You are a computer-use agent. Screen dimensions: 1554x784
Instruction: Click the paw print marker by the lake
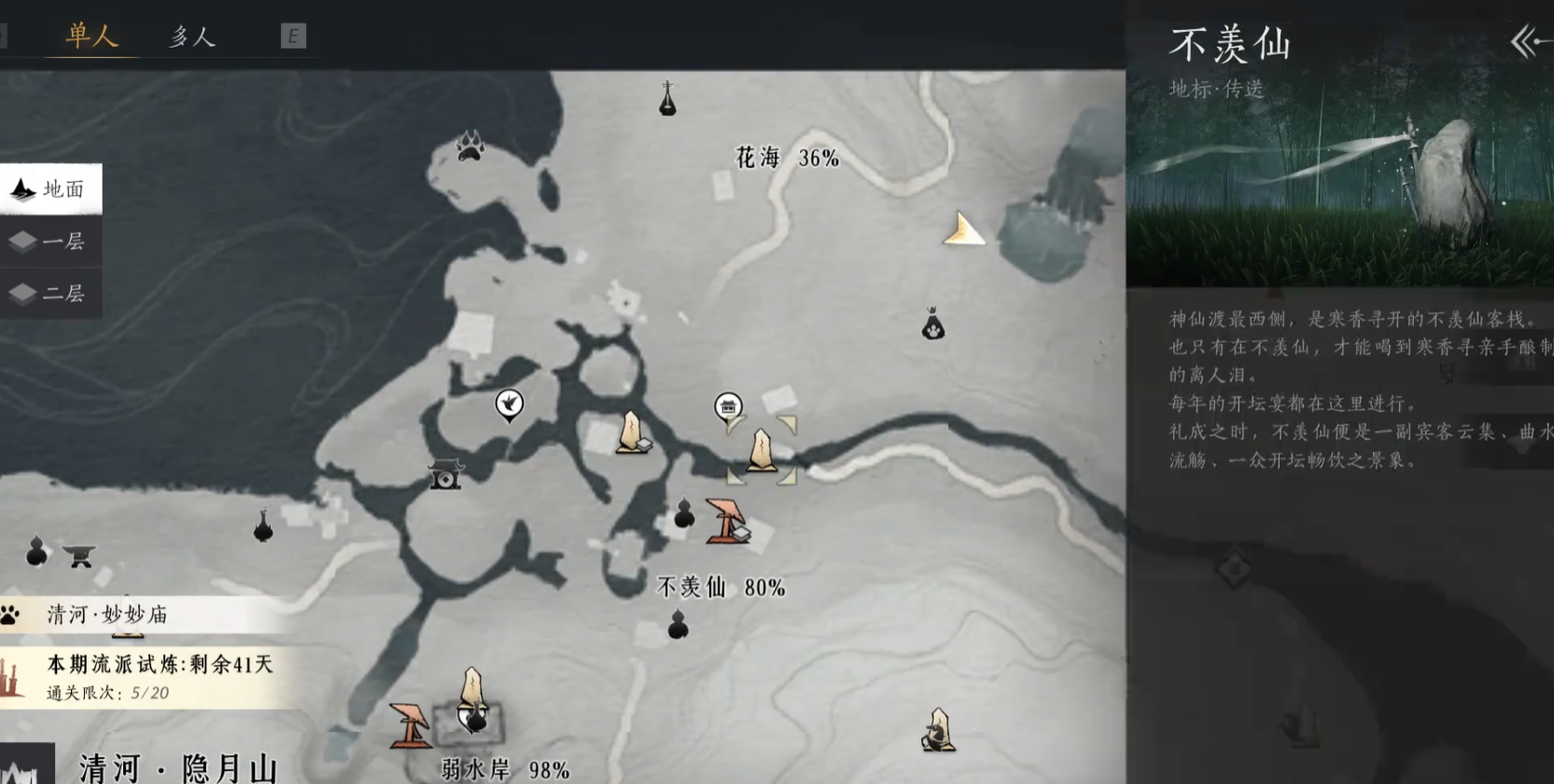[469, 146]
